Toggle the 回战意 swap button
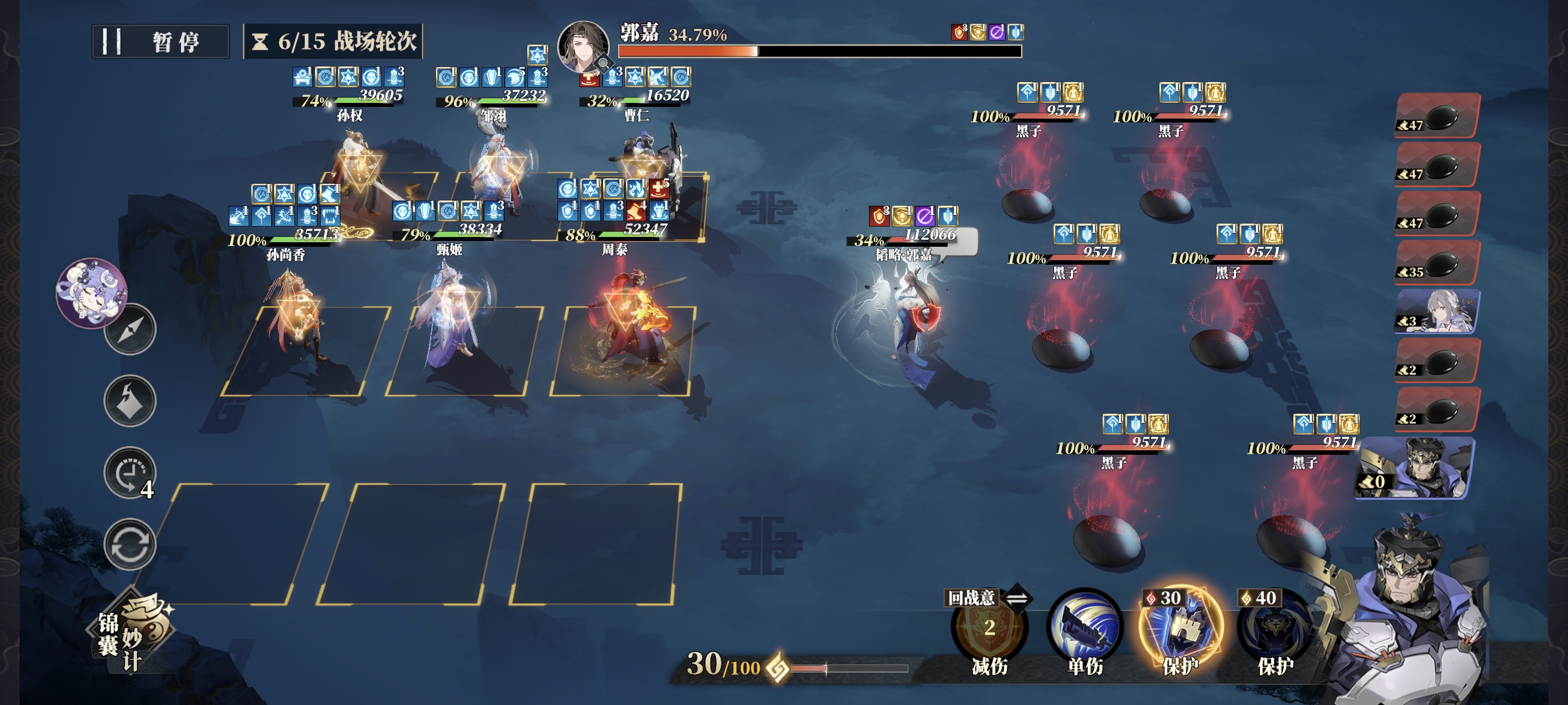The height and width of the screenshot is (705, 1568). tap(1016, 598)
